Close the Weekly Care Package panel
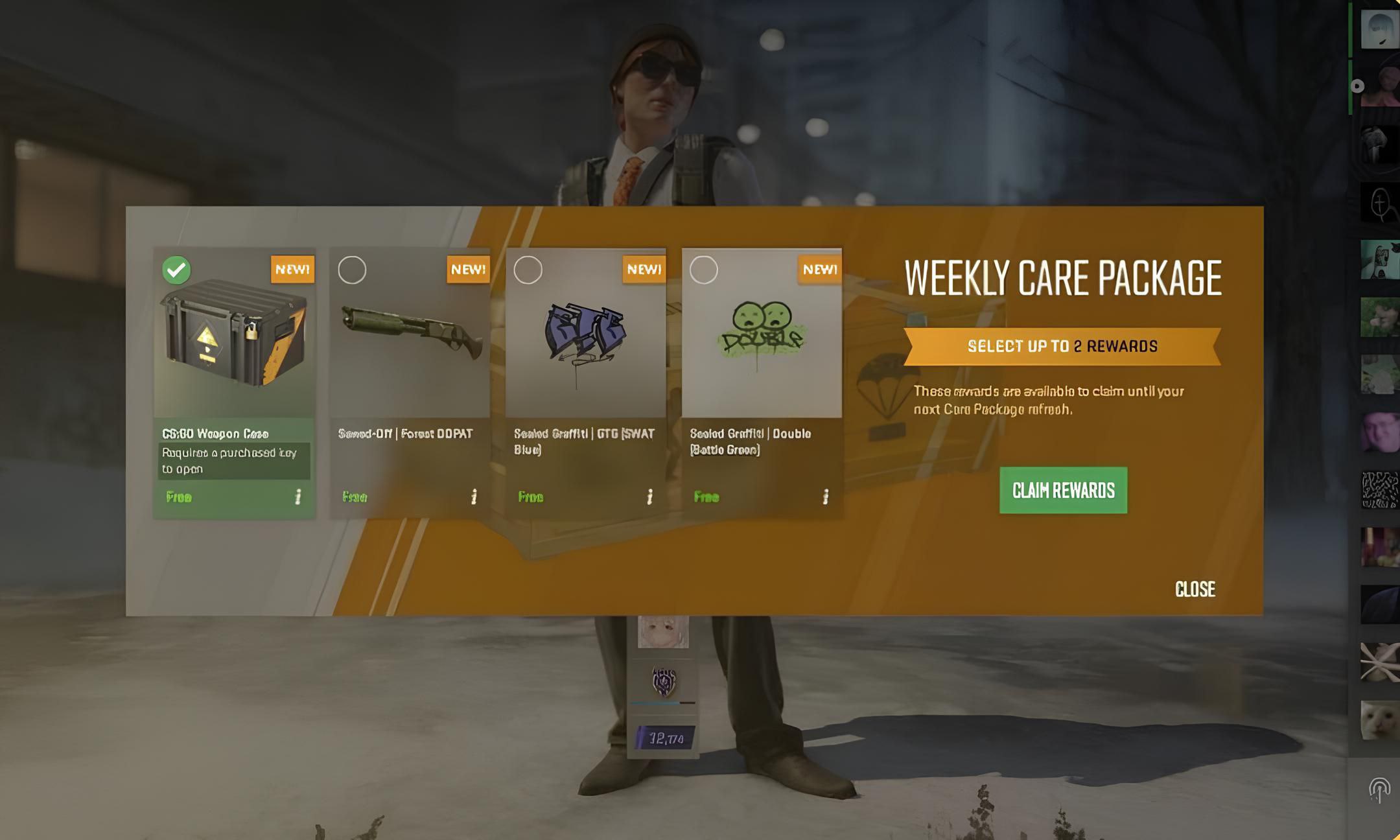This screenshot has height=840, width=1400. [x=1195, y=589]
